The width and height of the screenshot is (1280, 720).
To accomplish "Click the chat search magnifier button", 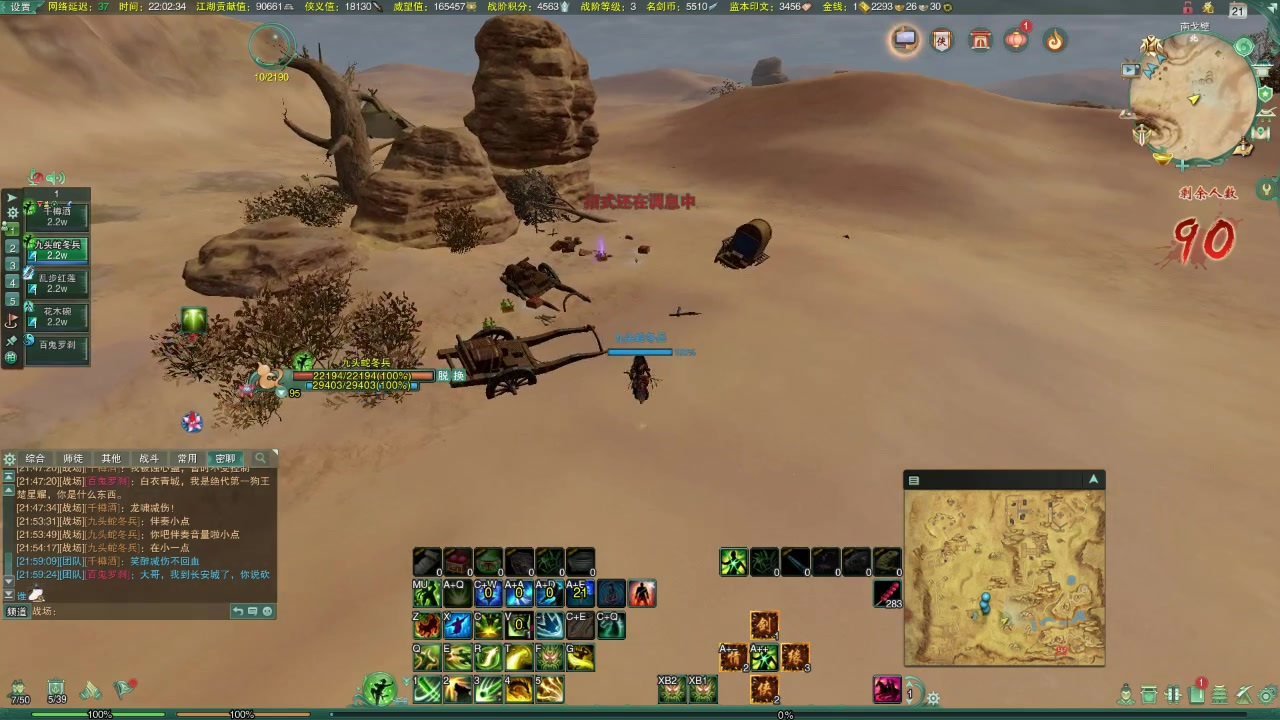I will (x=261, y=458).
